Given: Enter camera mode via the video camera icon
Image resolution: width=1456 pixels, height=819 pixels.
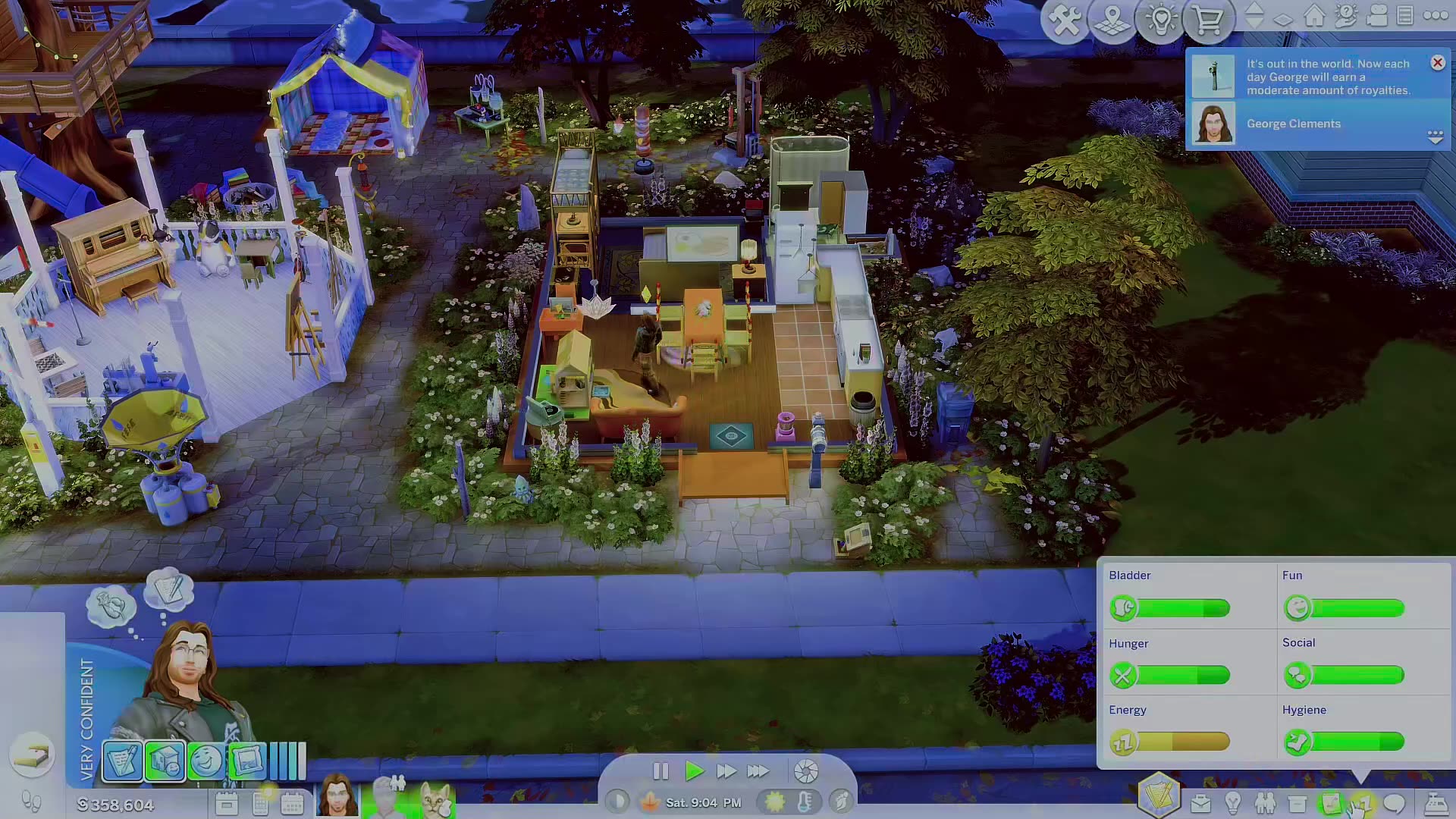Looking at the screenshot, I should pyautogui.click(x=1378, y=15).
